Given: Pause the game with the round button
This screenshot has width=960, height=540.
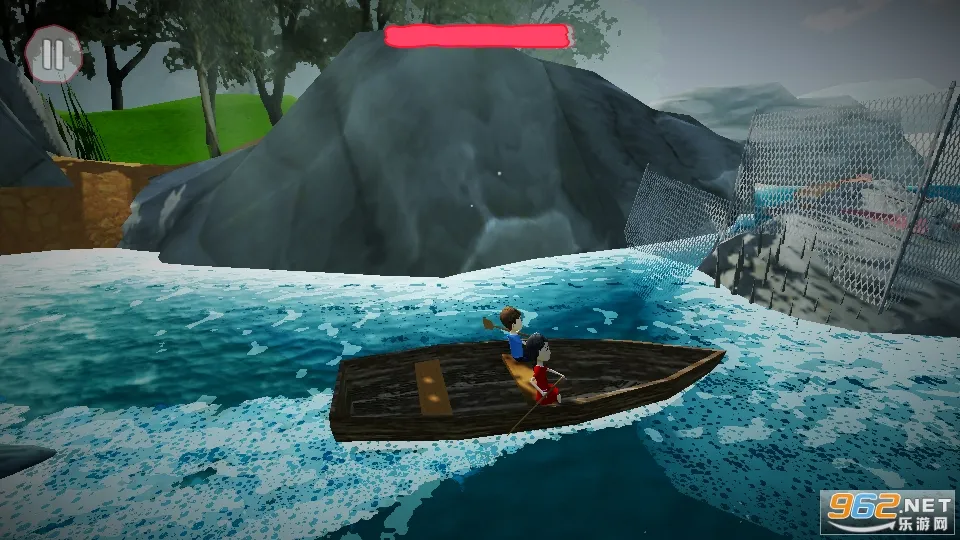Looking at the screenshot, I should [x=54, y=53].
